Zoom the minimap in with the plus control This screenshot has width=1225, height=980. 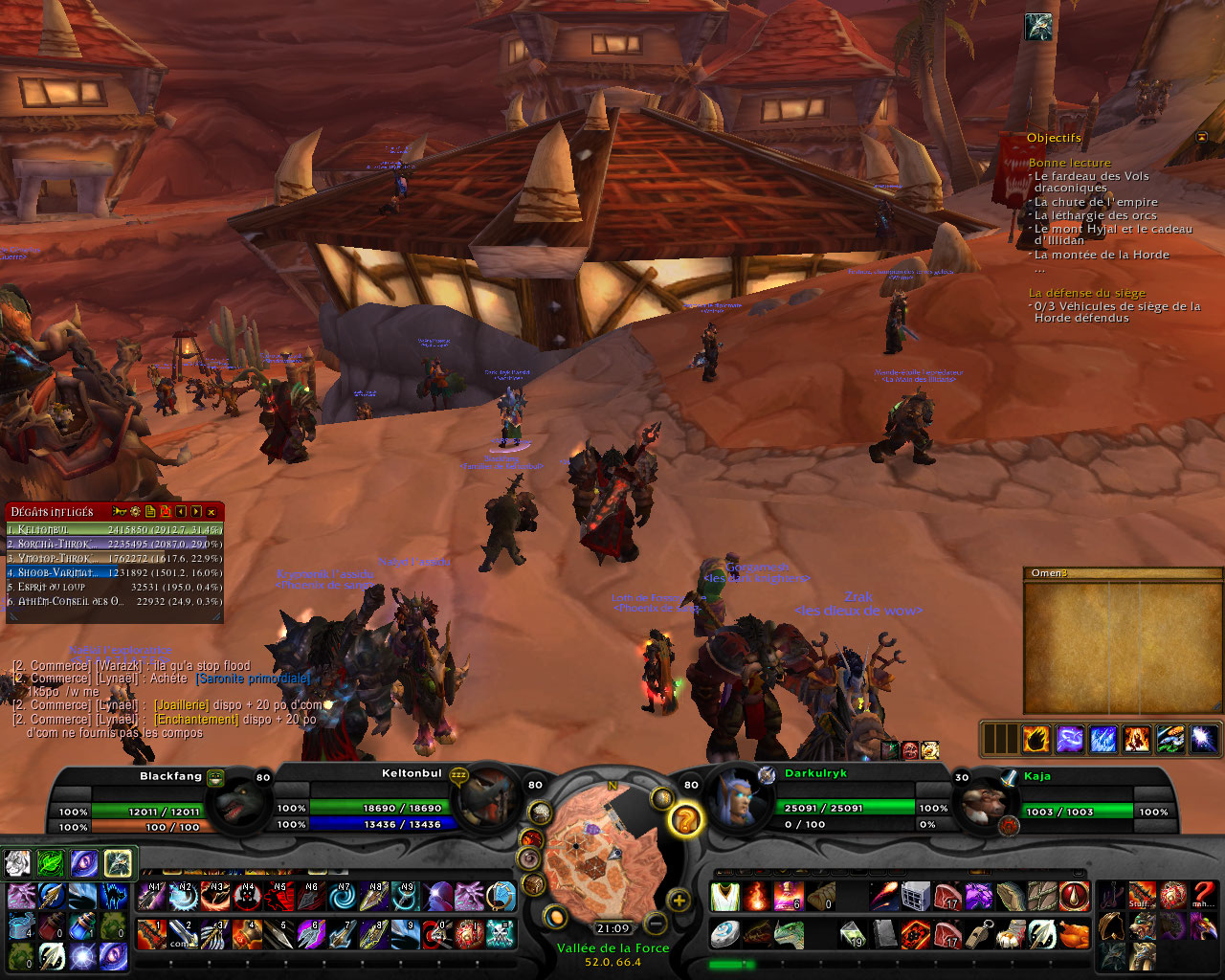coord(679,901)
